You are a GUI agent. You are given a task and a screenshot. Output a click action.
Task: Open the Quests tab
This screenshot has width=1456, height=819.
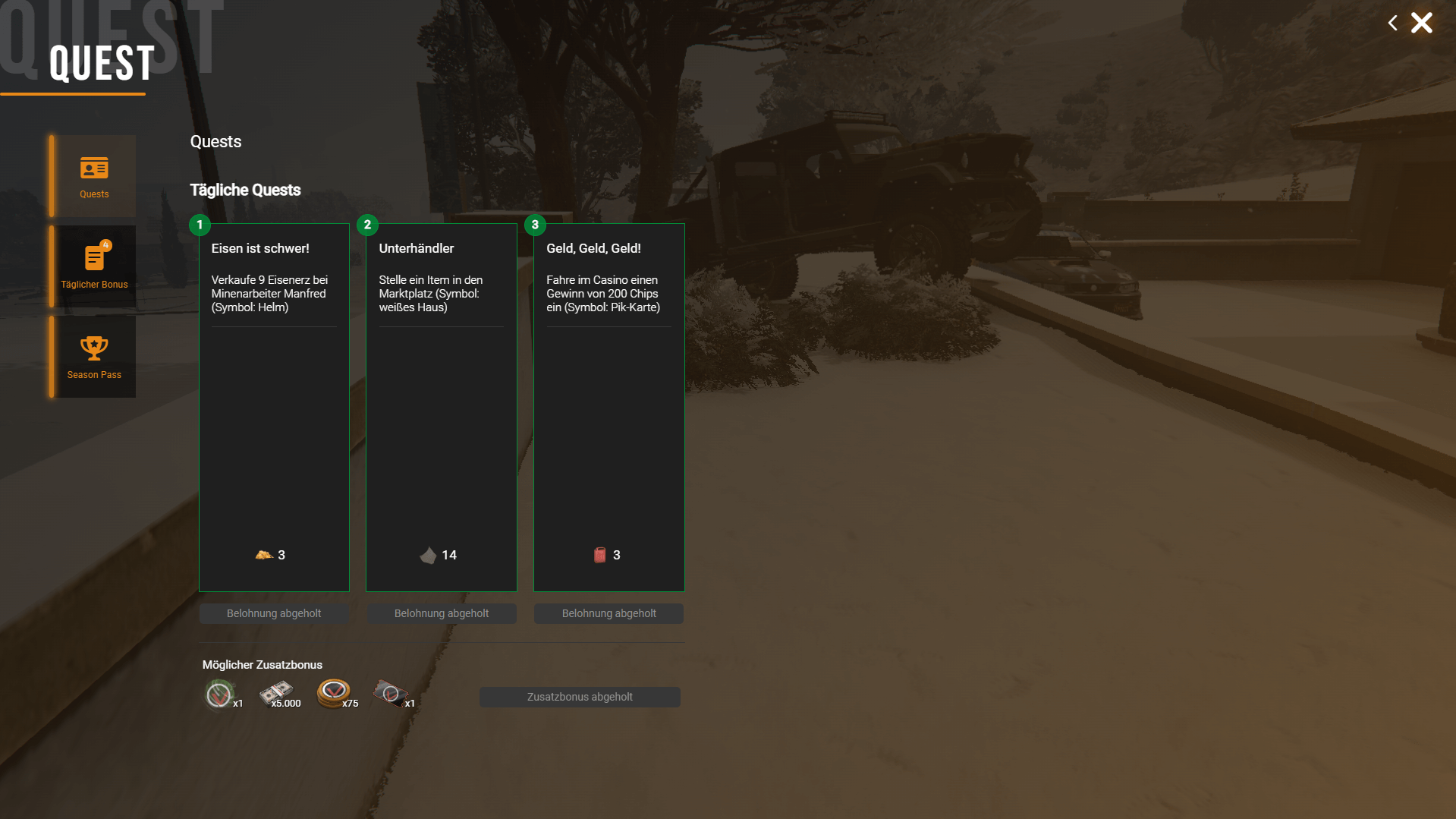pyautogui.click(x=93, y=176)
